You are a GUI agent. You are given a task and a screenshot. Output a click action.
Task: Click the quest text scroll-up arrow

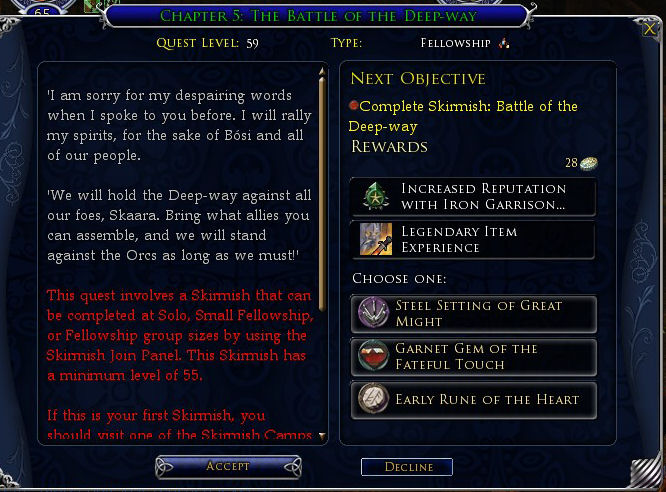(x=322, y=72)
